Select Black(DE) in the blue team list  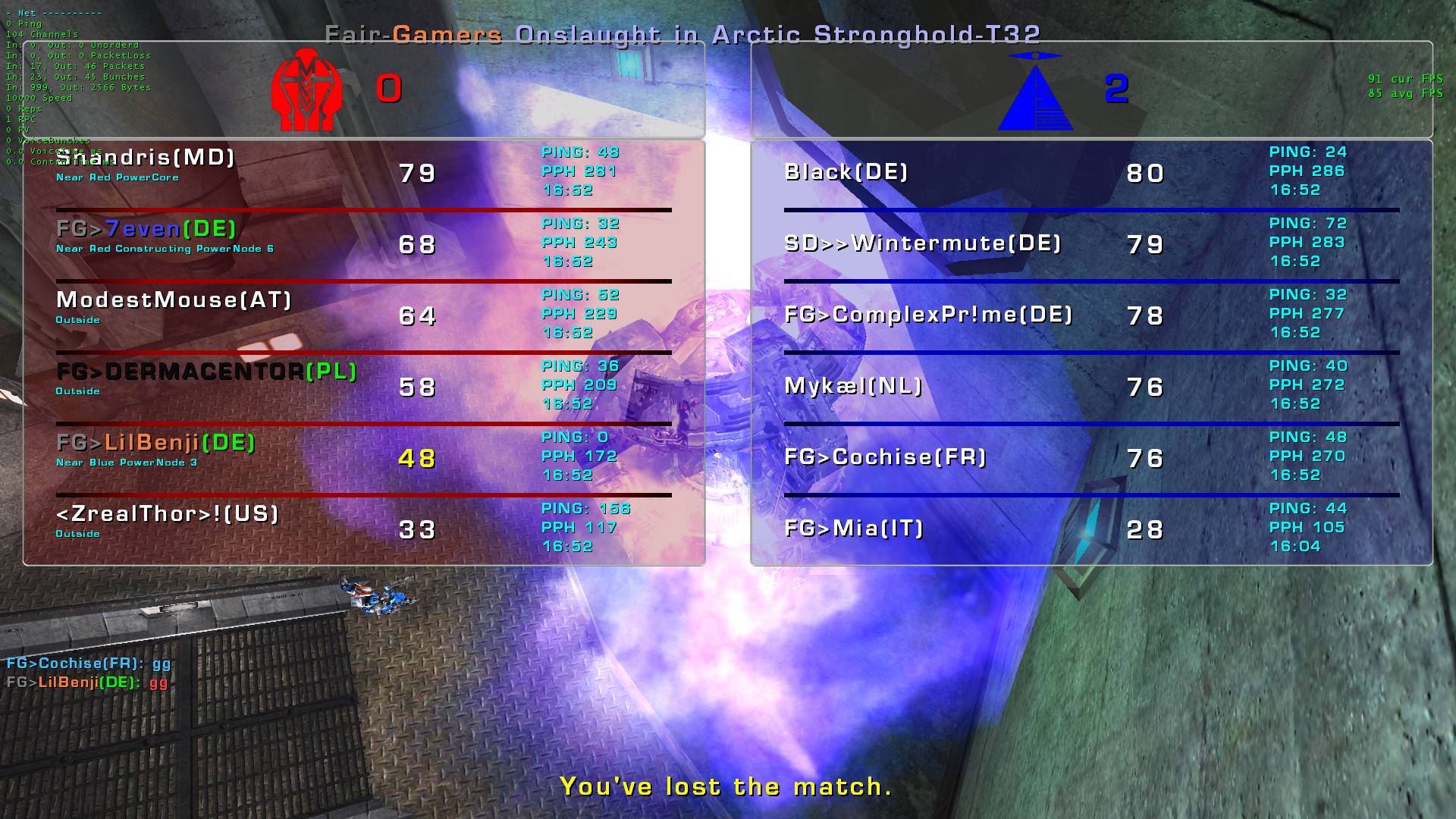(x=846, y=172)
